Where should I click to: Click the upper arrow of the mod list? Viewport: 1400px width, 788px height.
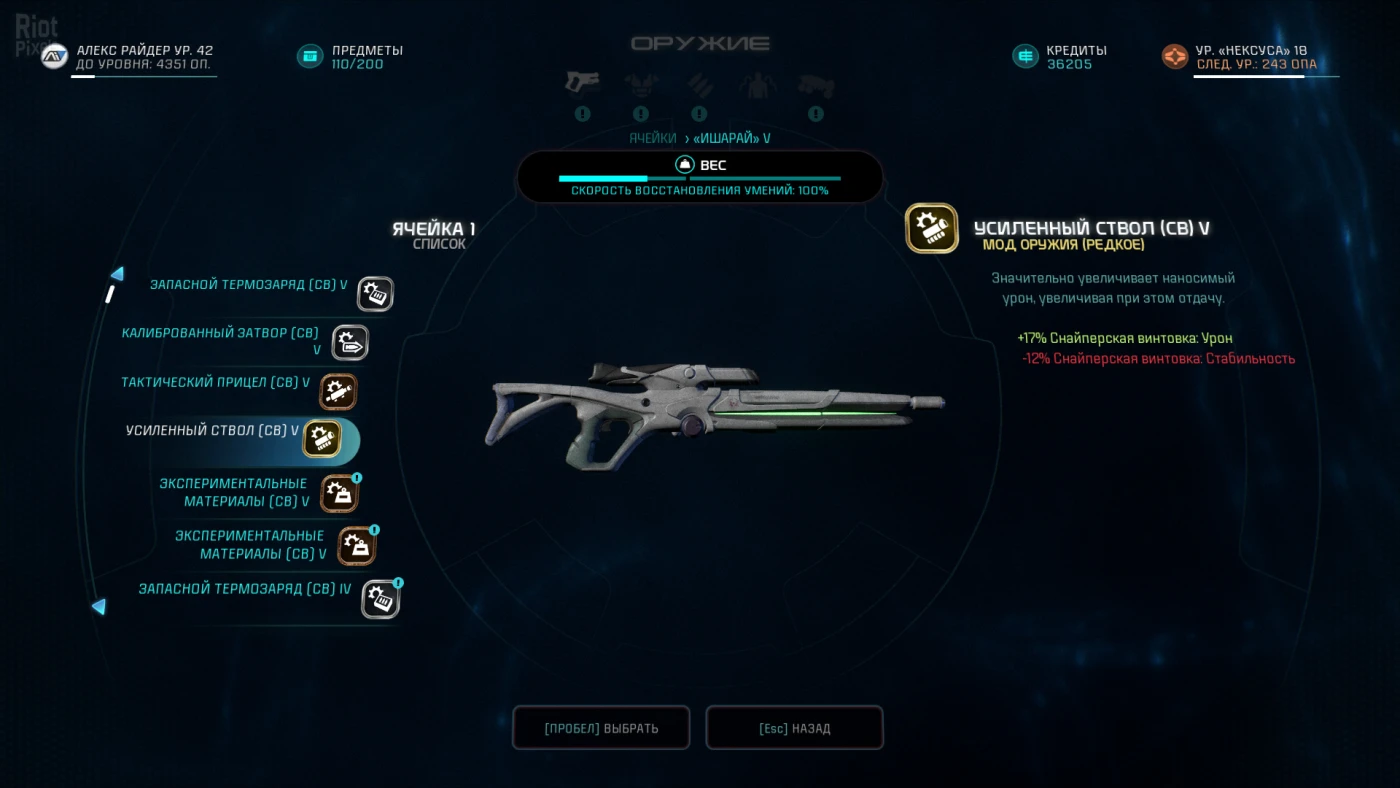(x=117, y=274)
